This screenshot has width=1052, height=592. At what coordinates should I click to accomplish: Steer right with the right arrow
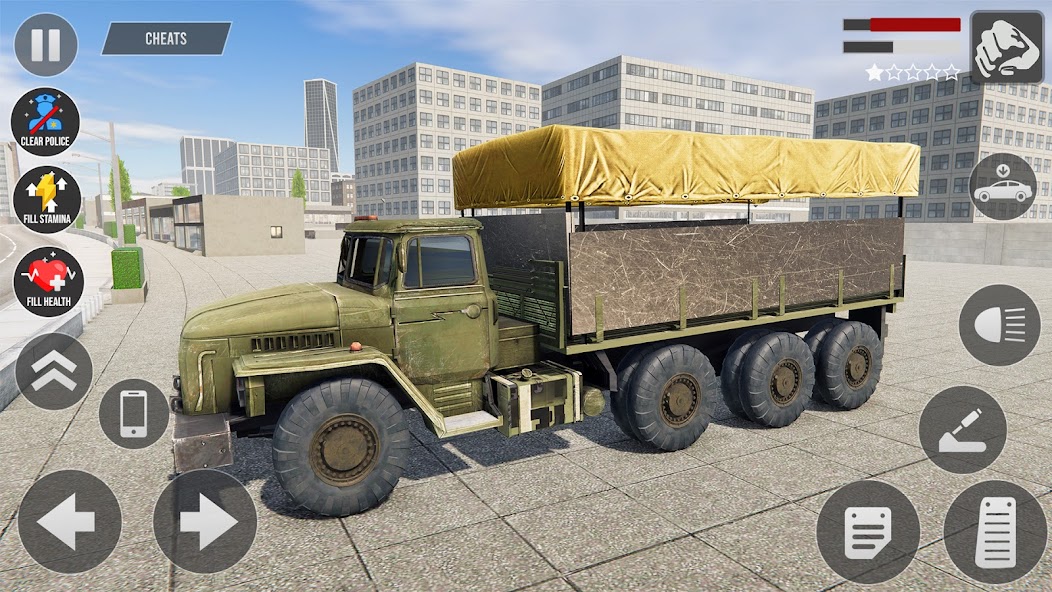point(204,521)
